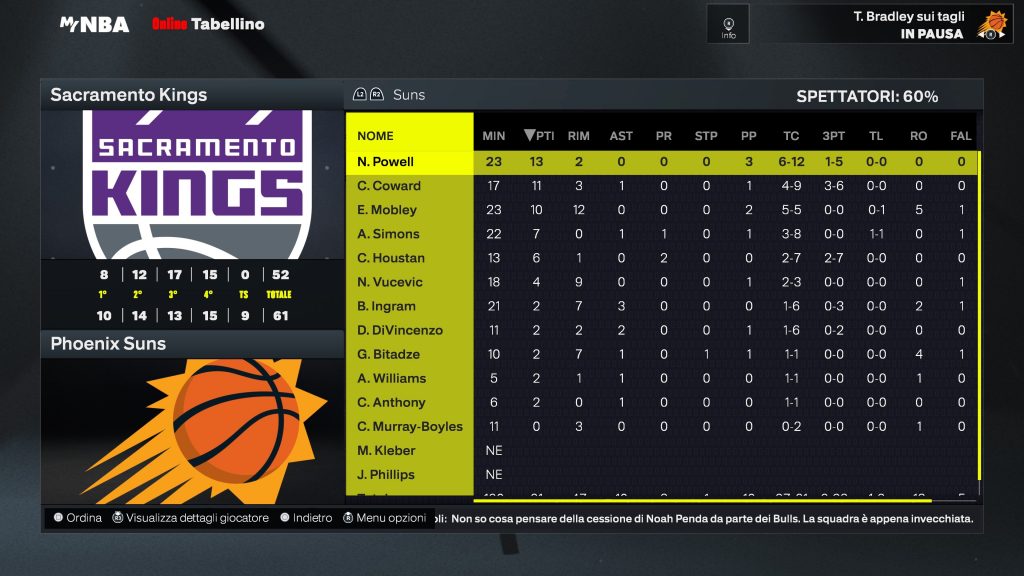Select C. Murray-Boyles' row
This screenshot has width=1024, height=576.
[410, 426]
